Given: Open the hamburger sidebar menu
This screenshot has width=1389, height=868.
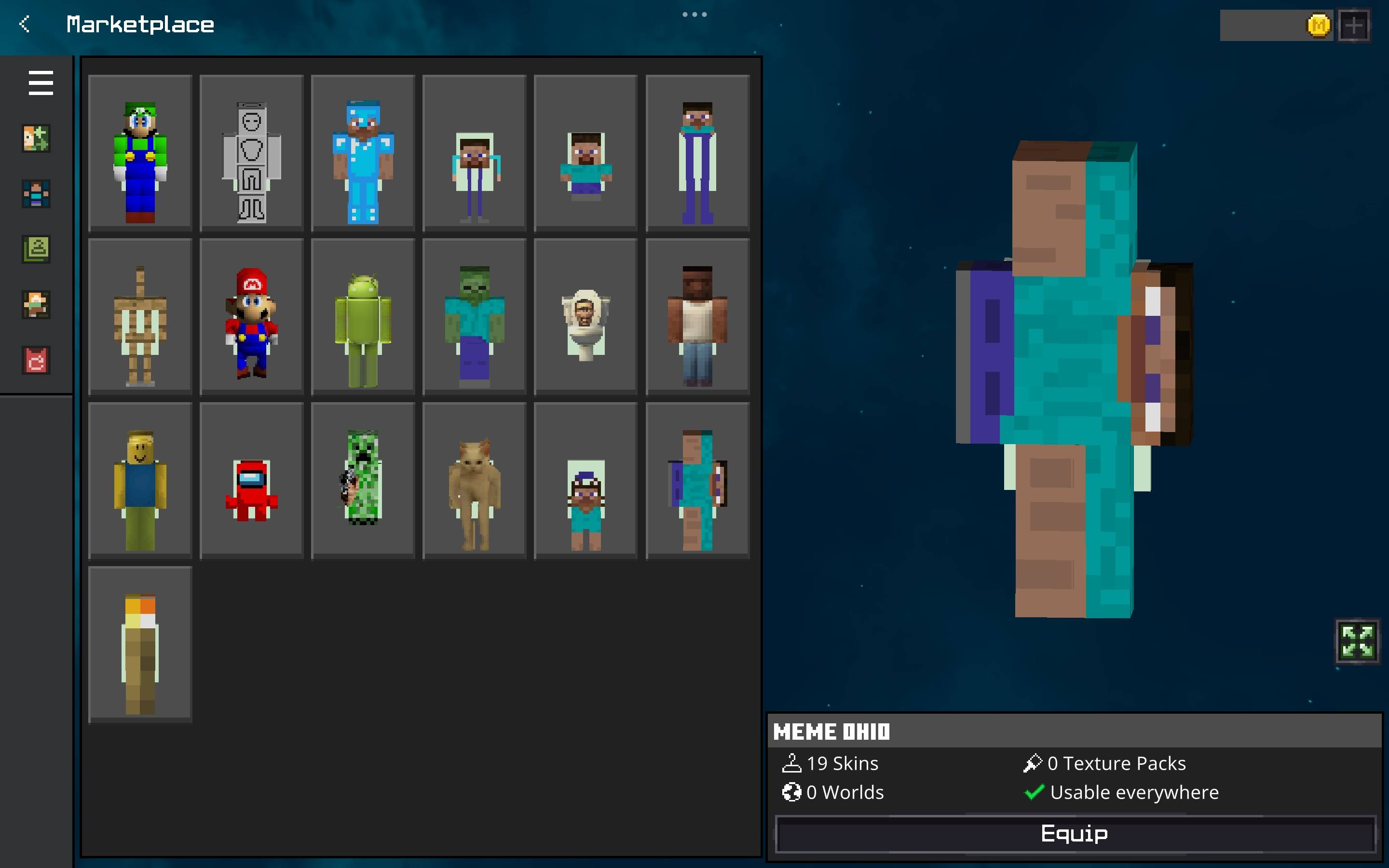Looking at the screenshot, I should pyautogui.click(x=40, y=82).
